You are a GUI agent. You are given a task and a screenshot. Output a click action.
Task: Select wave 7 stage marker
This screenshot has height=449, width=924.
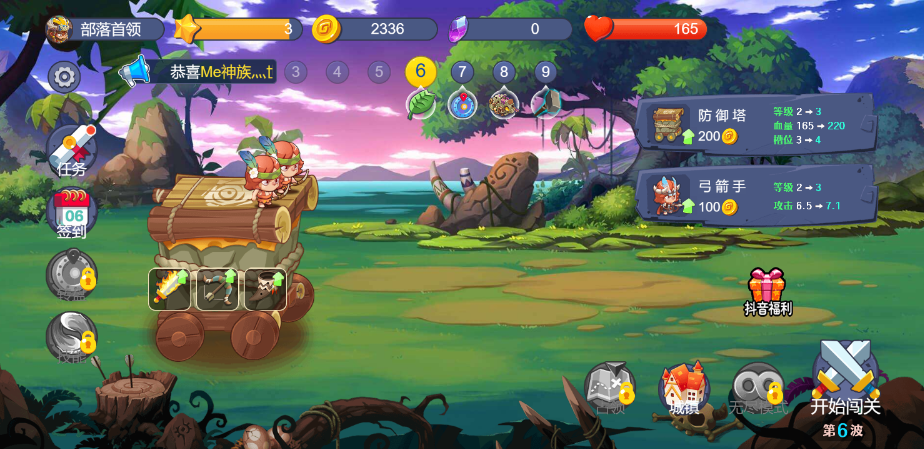(462, 72)
